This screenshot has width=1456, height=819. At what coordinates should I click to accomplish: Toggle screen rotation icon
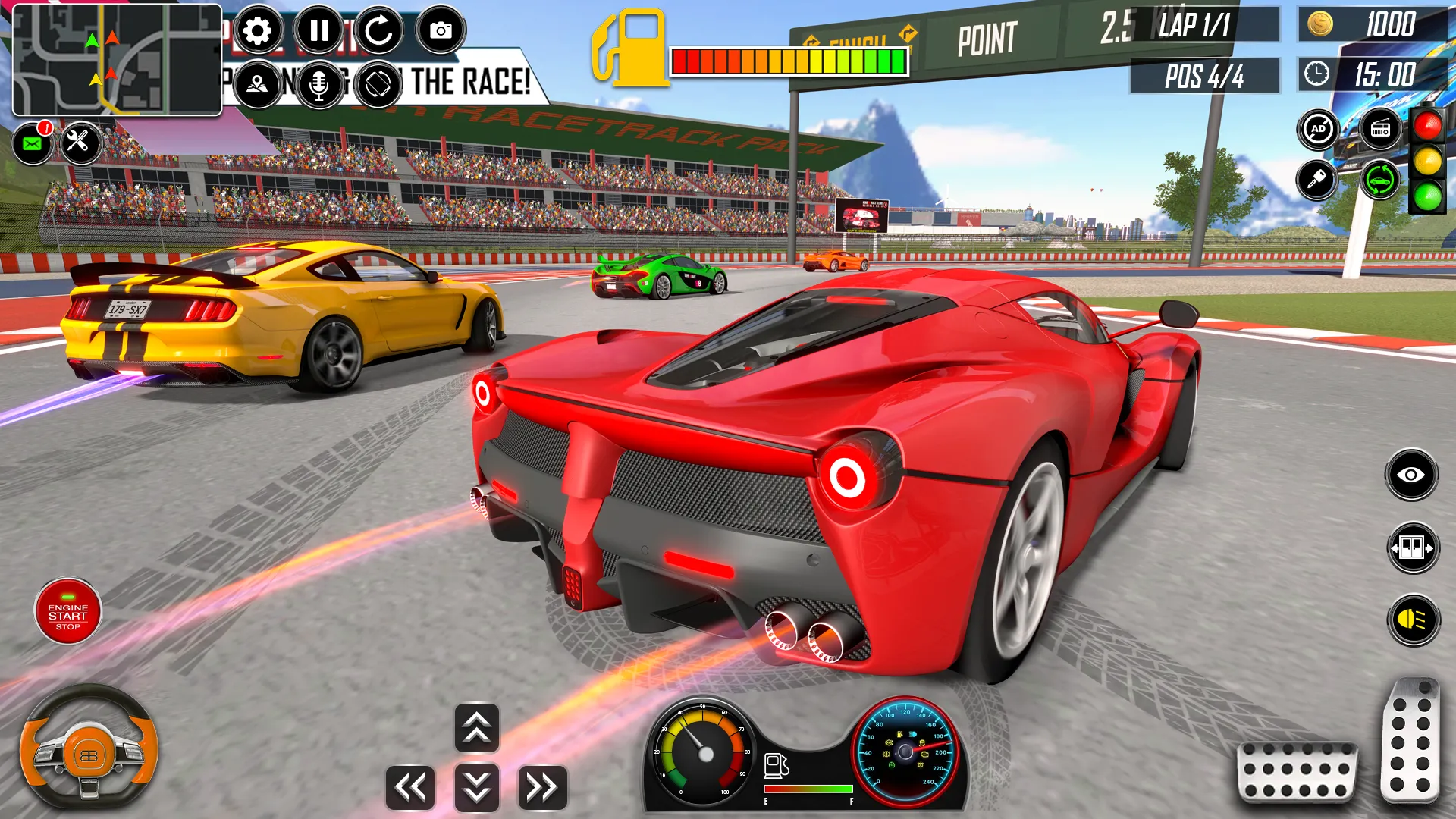[x=379, y=83]
